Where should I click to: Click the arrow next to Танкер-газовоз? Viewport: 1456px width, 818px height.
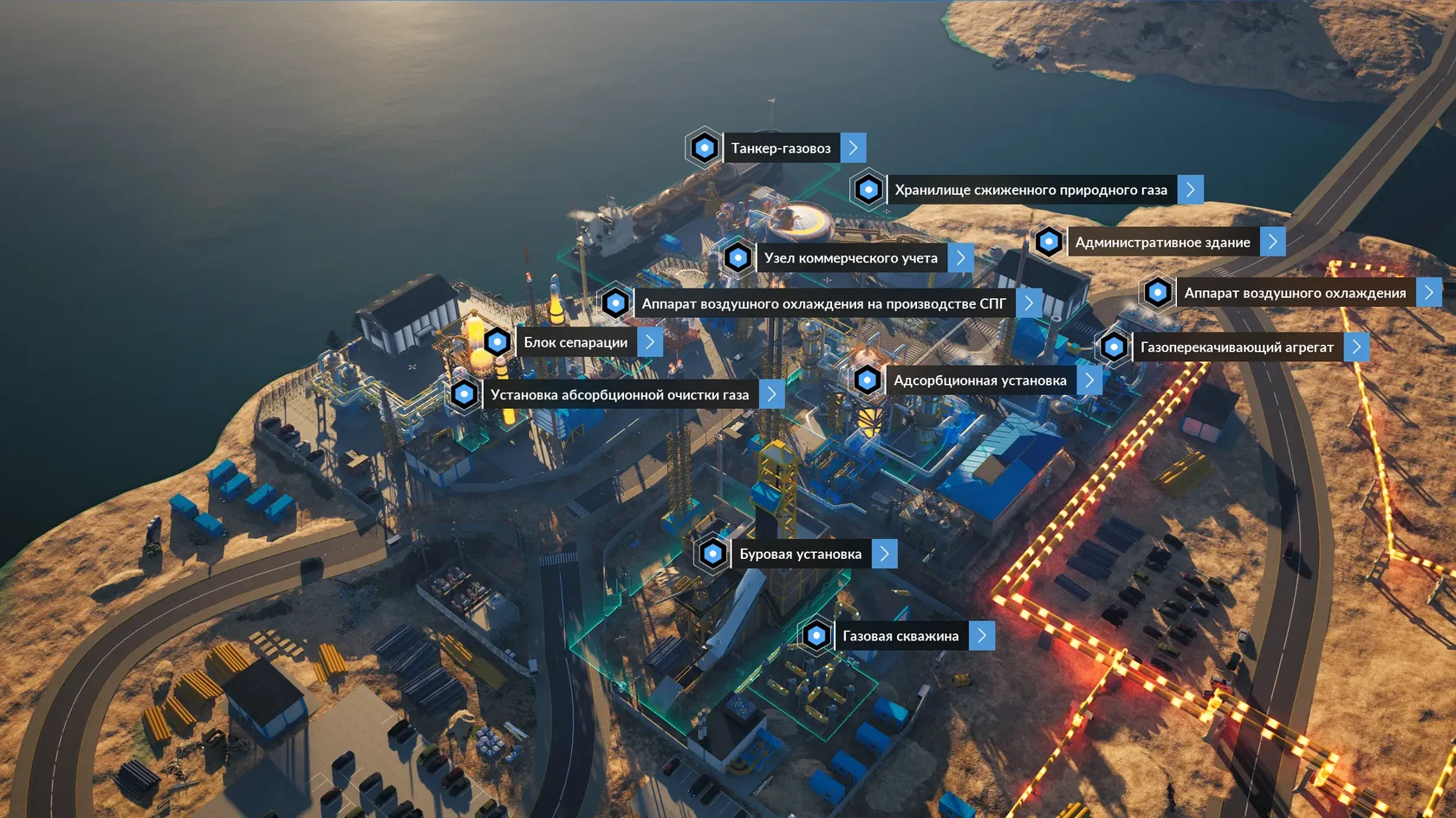854,148
